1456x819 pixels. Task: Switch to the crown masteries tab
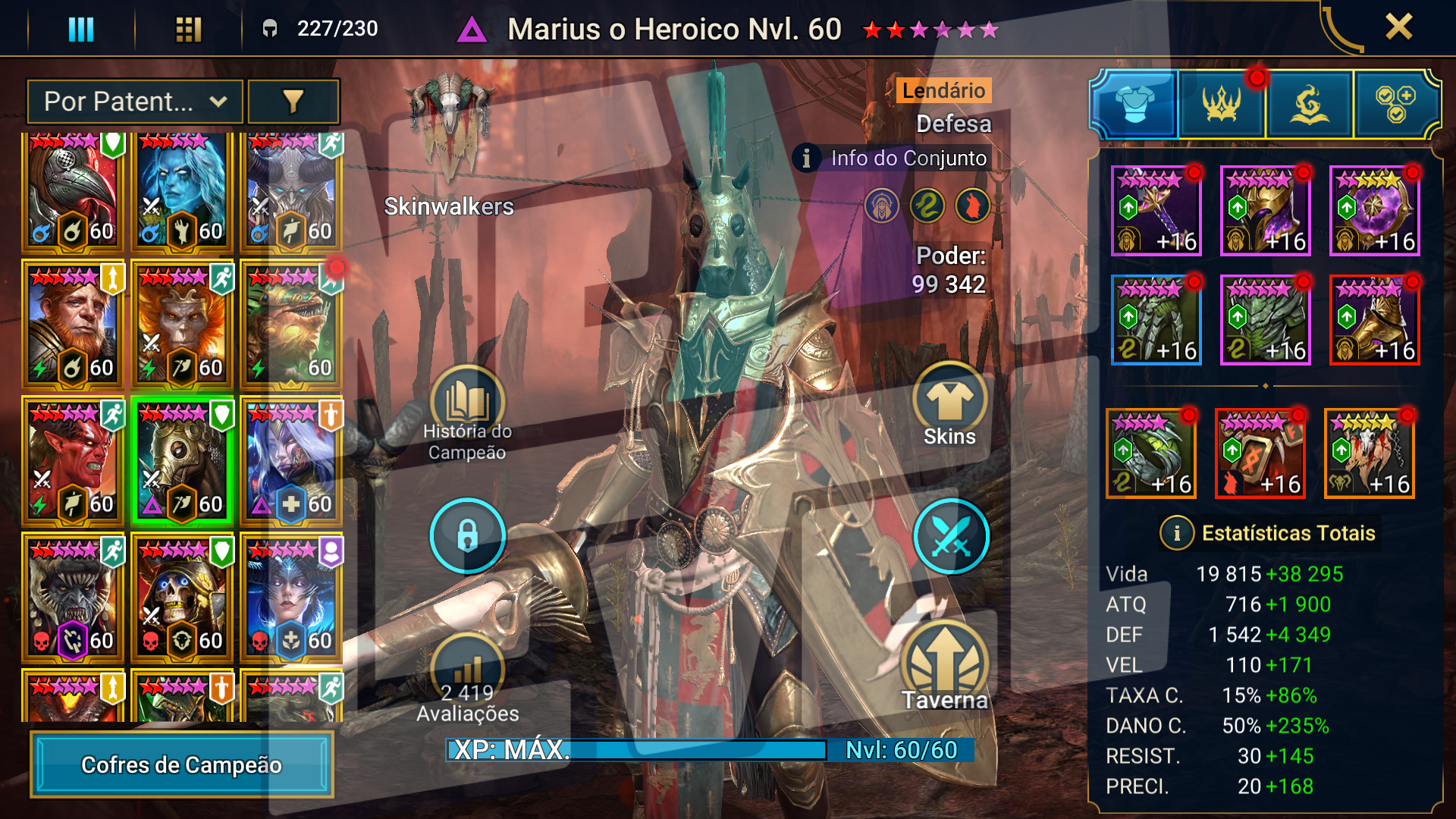(x=1221, y=104)
